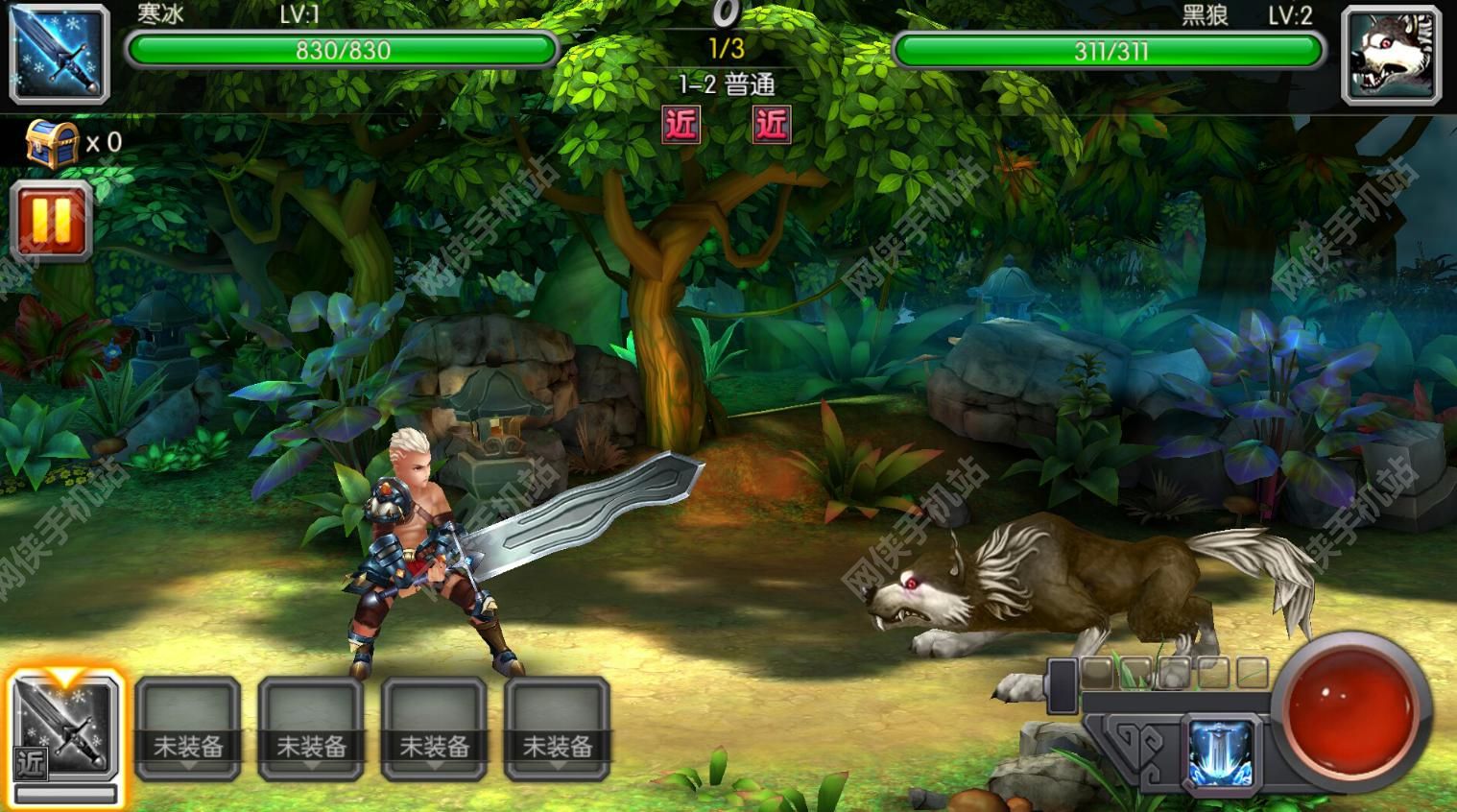This screenshot has height=812, width=1457.
Task: Pause the game with the orange button
Action: pyautogui.click(x=52, y=221)
